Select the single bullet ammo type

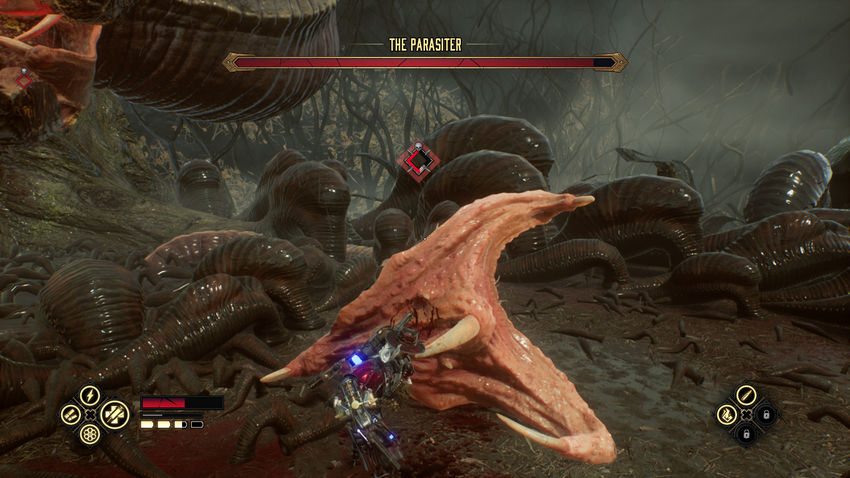tap(746, 395)
